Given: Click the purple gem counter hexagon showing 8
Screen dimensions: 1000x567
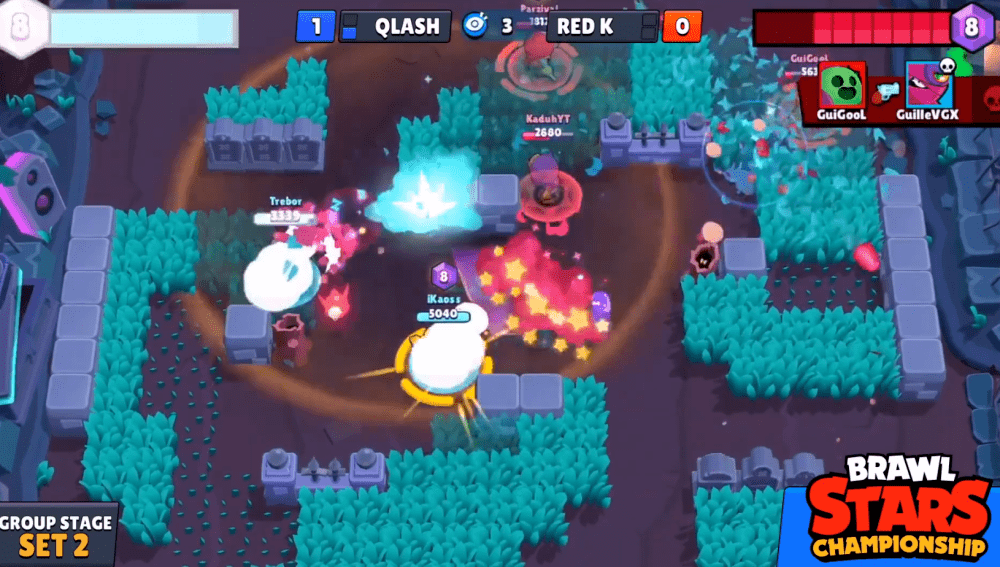Looking at the screenshot, I should (x=970, y=25).
